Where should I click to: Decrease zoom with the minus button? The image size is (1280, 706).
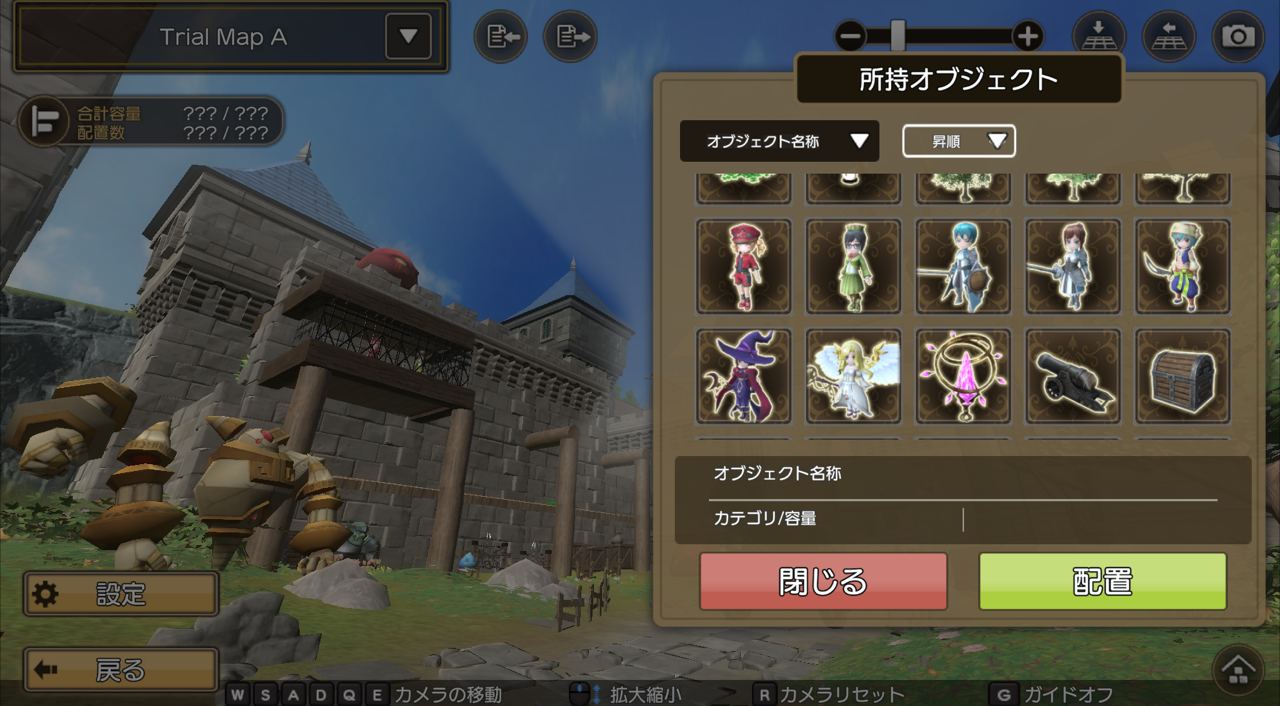coord(851,37)
